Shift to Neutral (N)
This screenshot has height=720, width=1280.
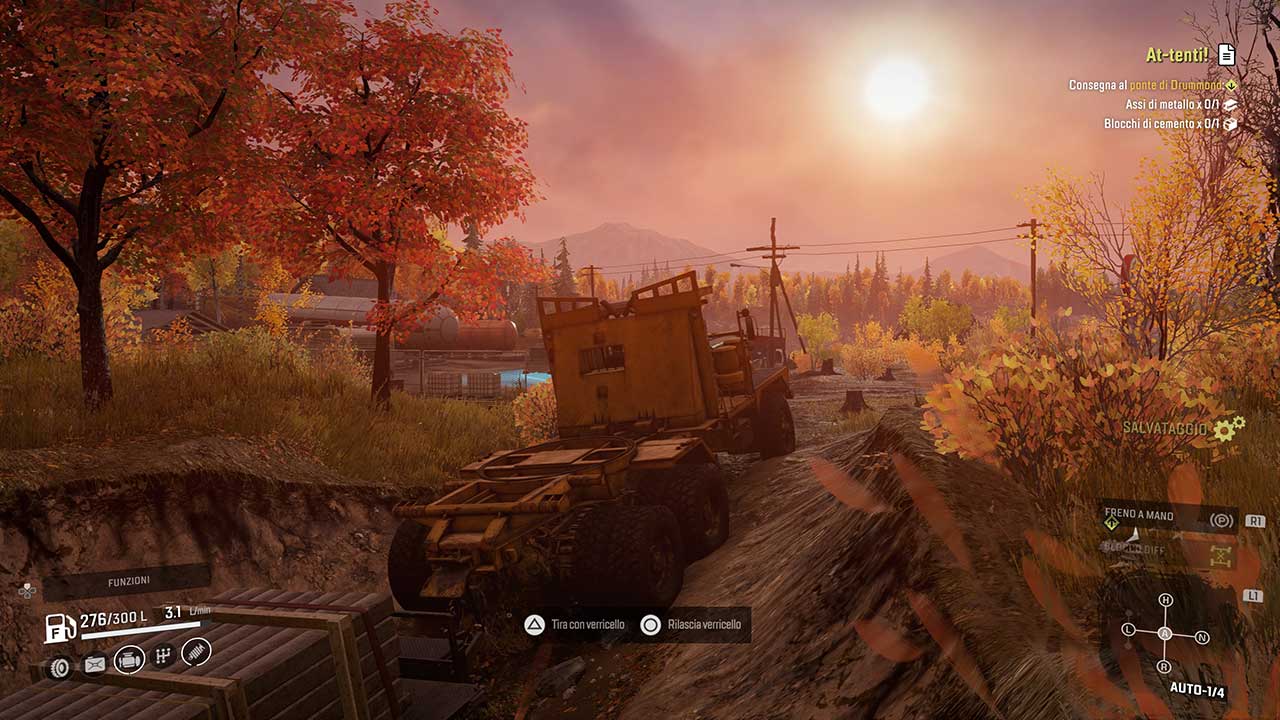click(x=1202, y=637)
